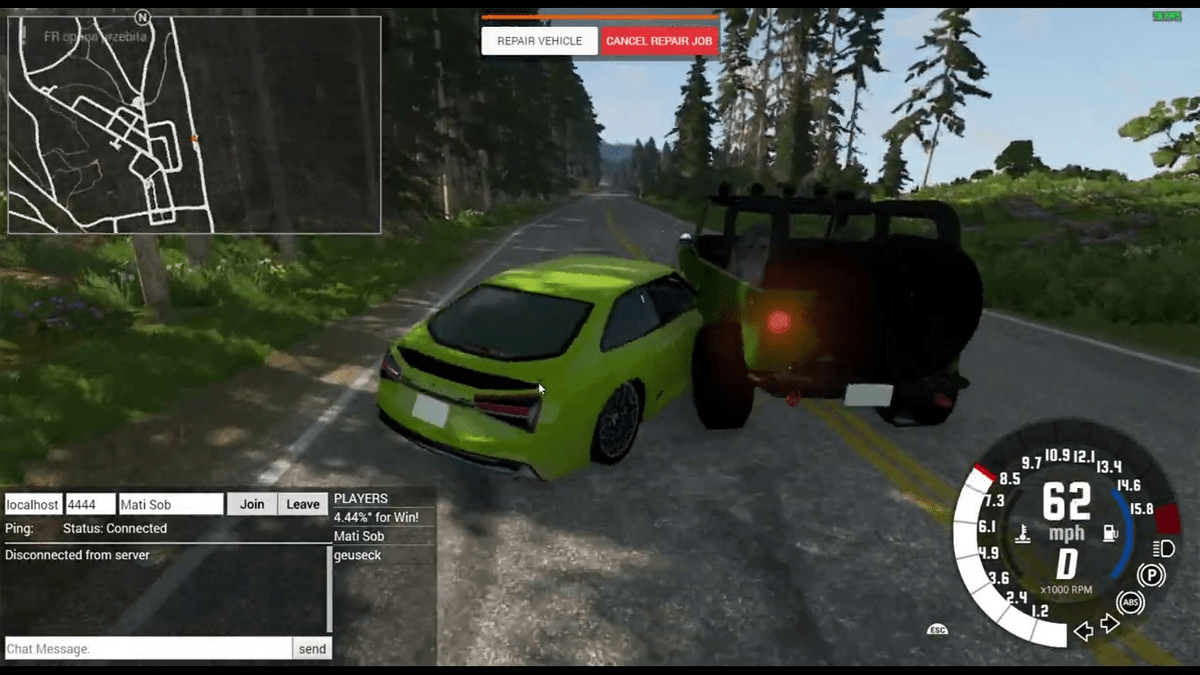Select player geuseck in the players list
This screenshot has width=1200, height=675.
point(358,555)
